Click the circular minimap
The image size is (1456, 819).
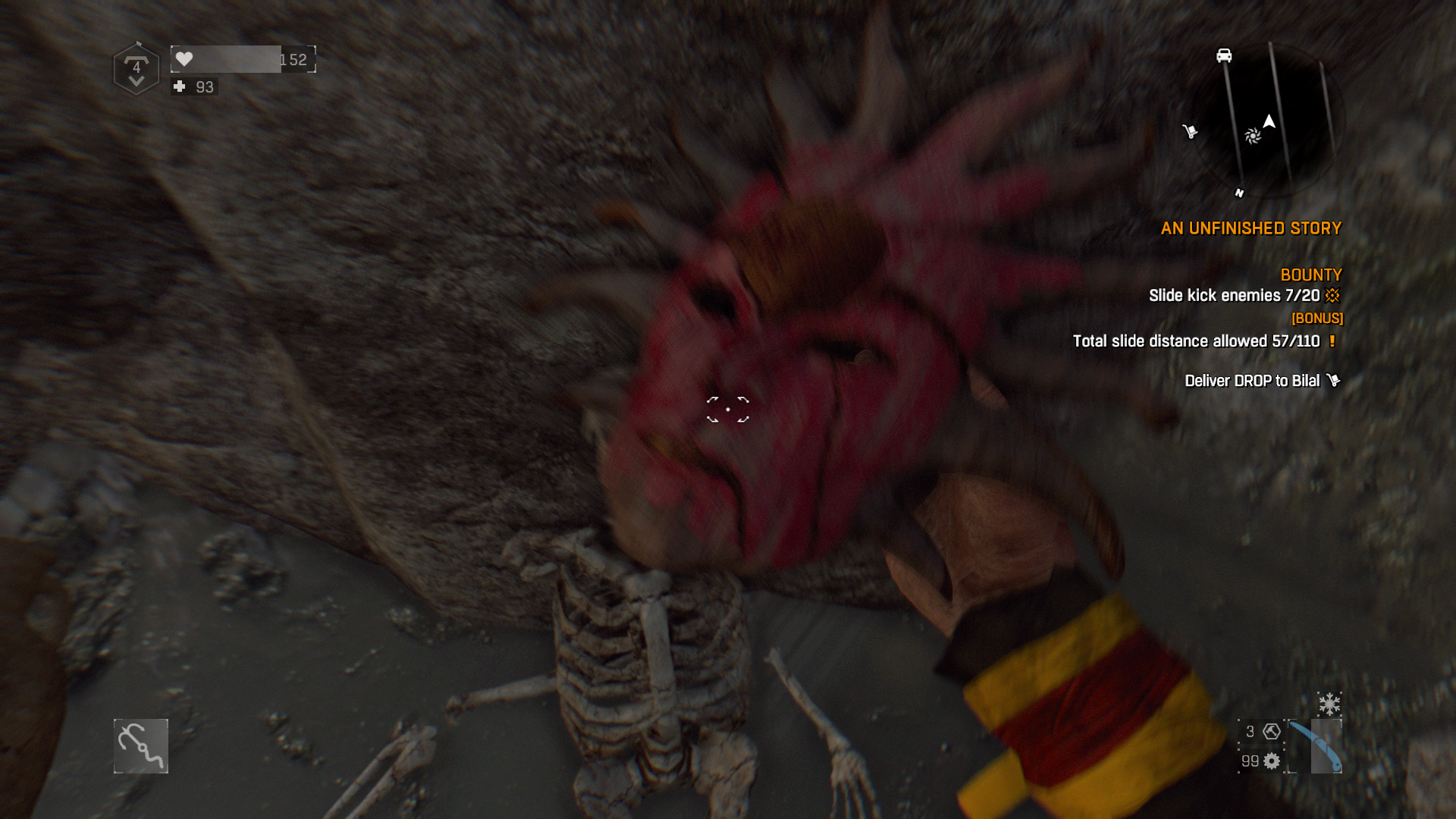tap(1262, 121)
